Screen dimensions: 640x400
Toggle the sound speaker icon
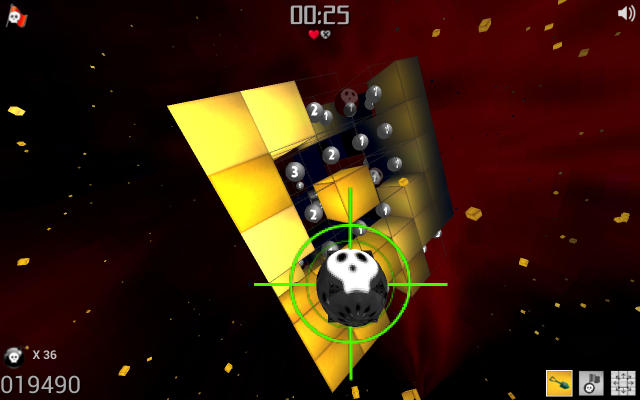click(626, 13)
